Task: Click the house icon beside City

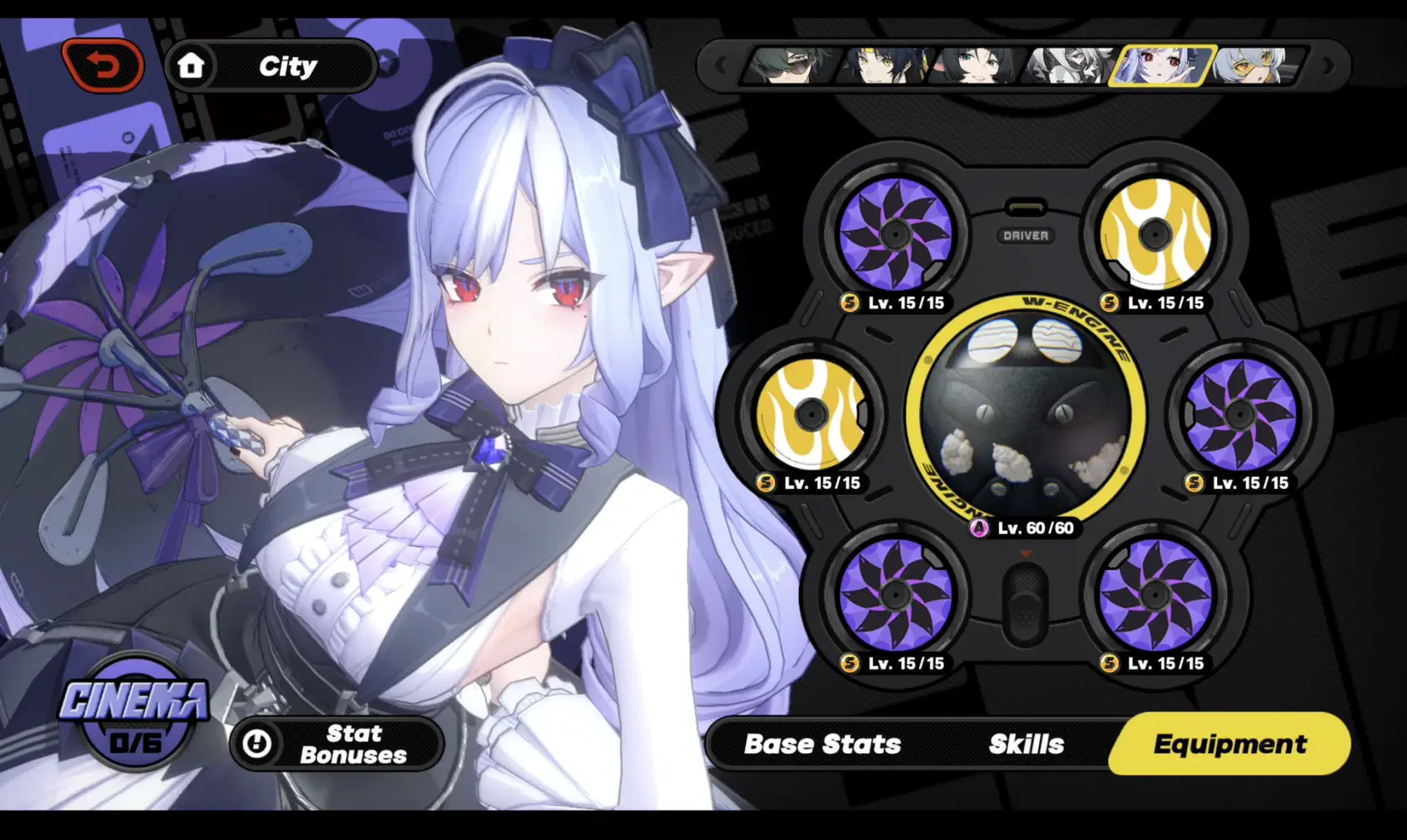Action: pos(193,66)
